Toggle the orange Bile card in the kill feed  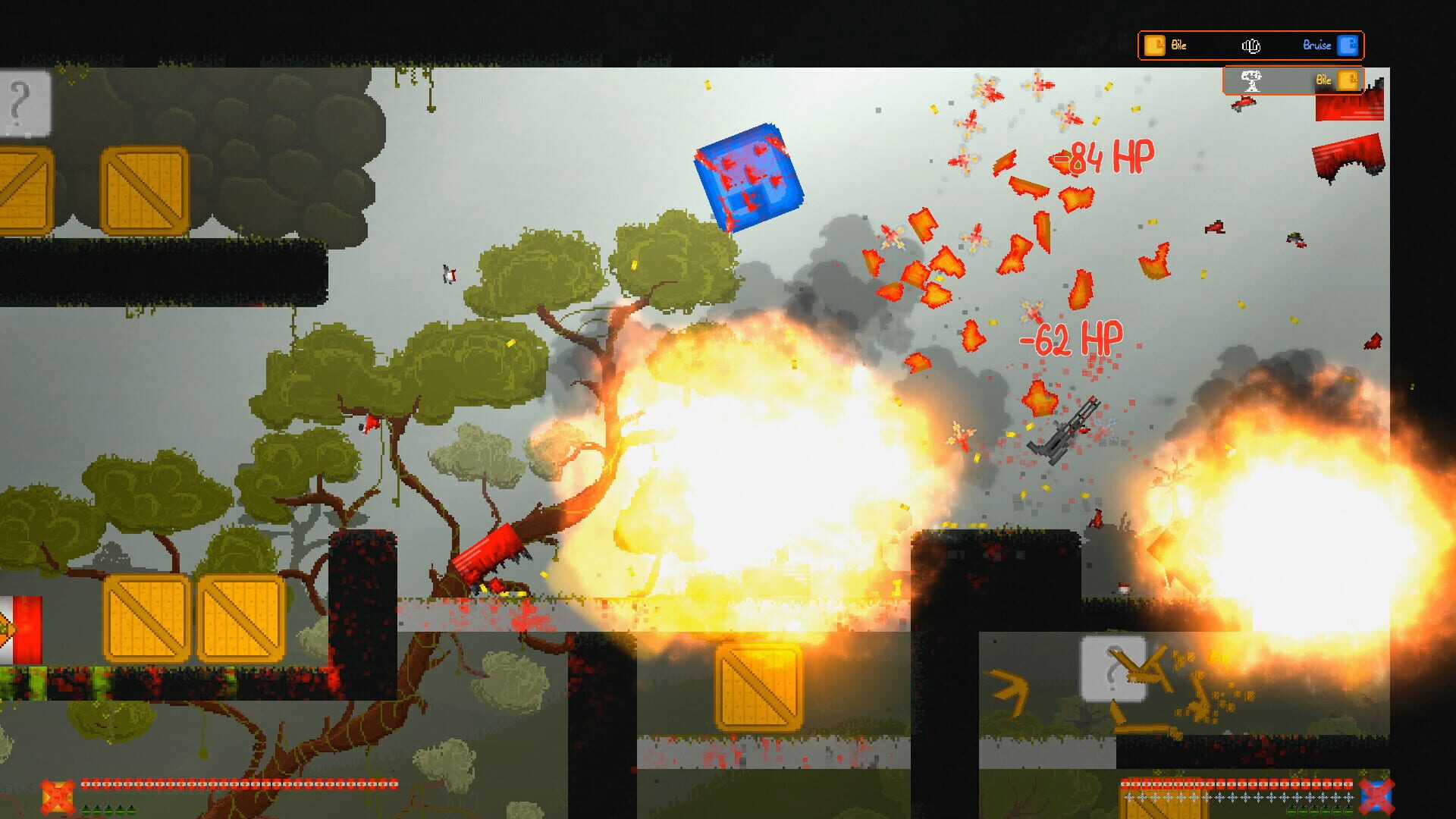pos(1348,80)
